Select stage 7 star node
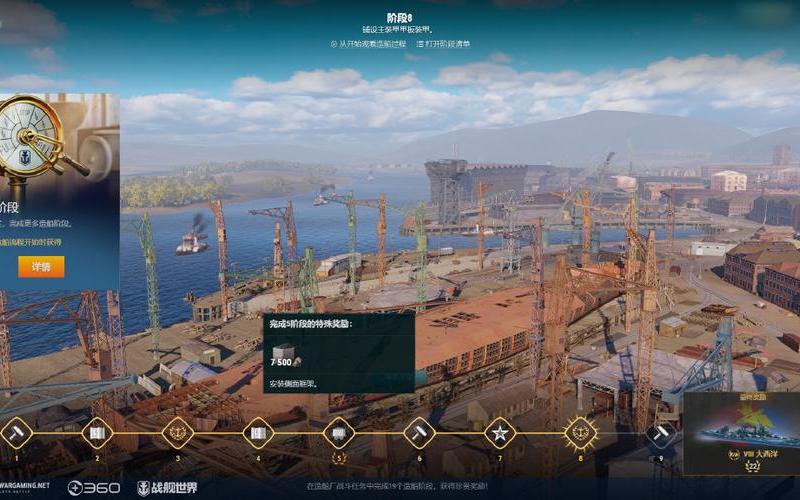This screenshot has height=500, width=800. click(x=499, y=433)
